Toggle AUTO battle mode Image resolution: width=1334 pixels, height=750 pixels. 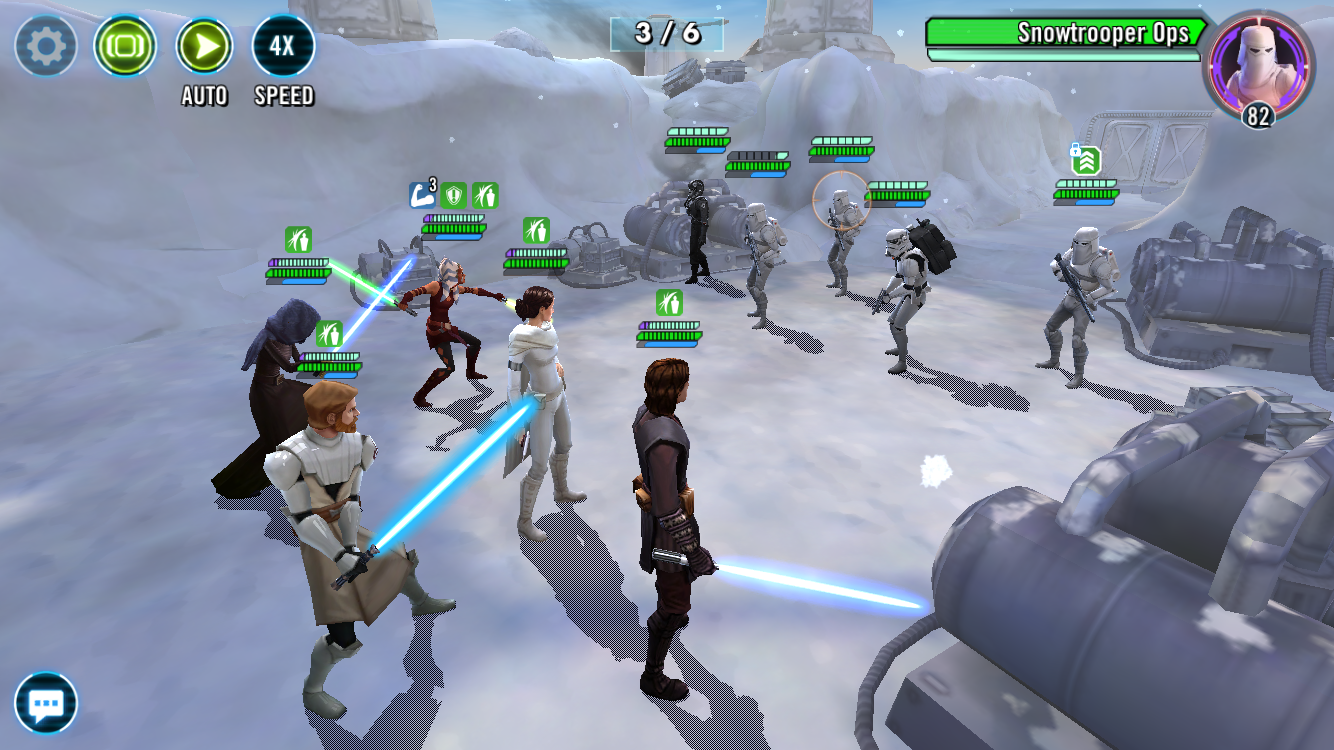click(x=204, y=46)
